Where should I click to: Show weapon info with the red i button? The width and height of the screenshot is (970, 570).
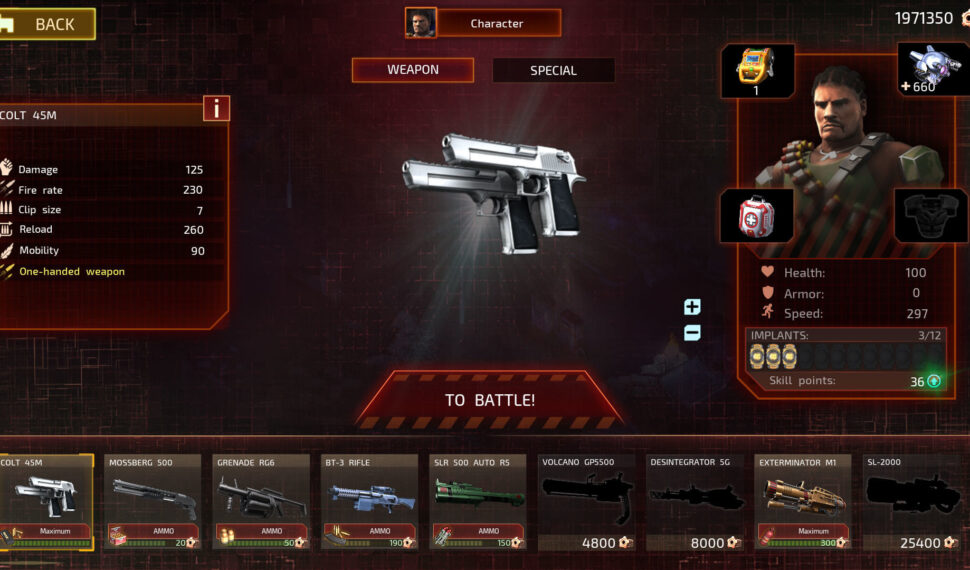tap(216, 108)
